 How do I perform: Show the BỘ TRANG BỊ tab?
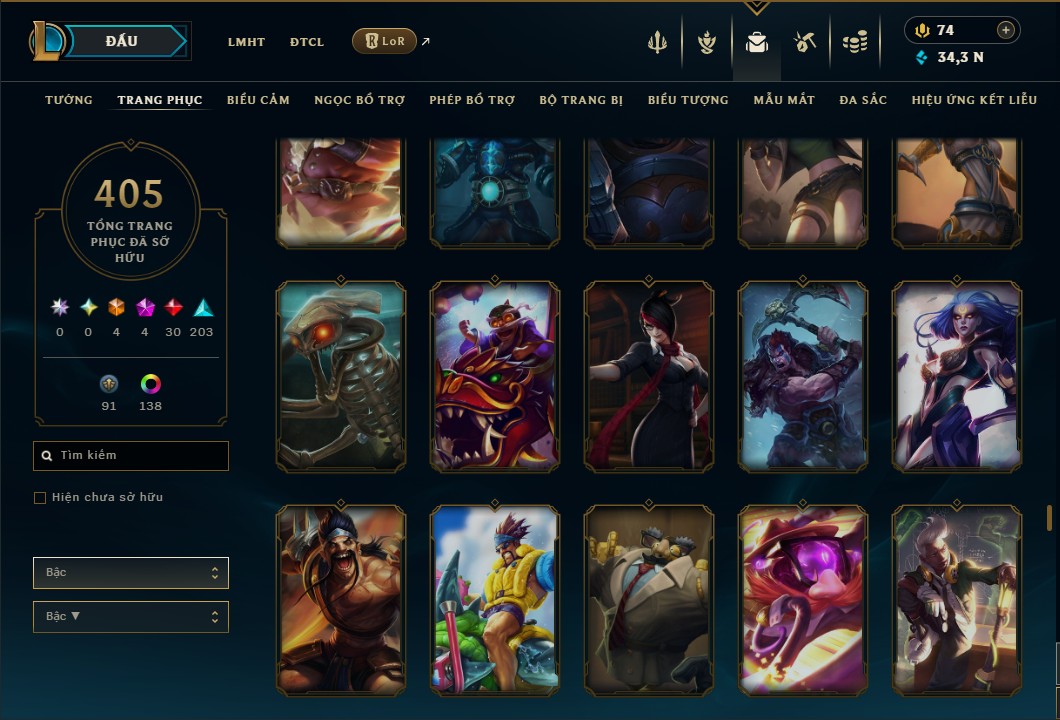[581, 100]
